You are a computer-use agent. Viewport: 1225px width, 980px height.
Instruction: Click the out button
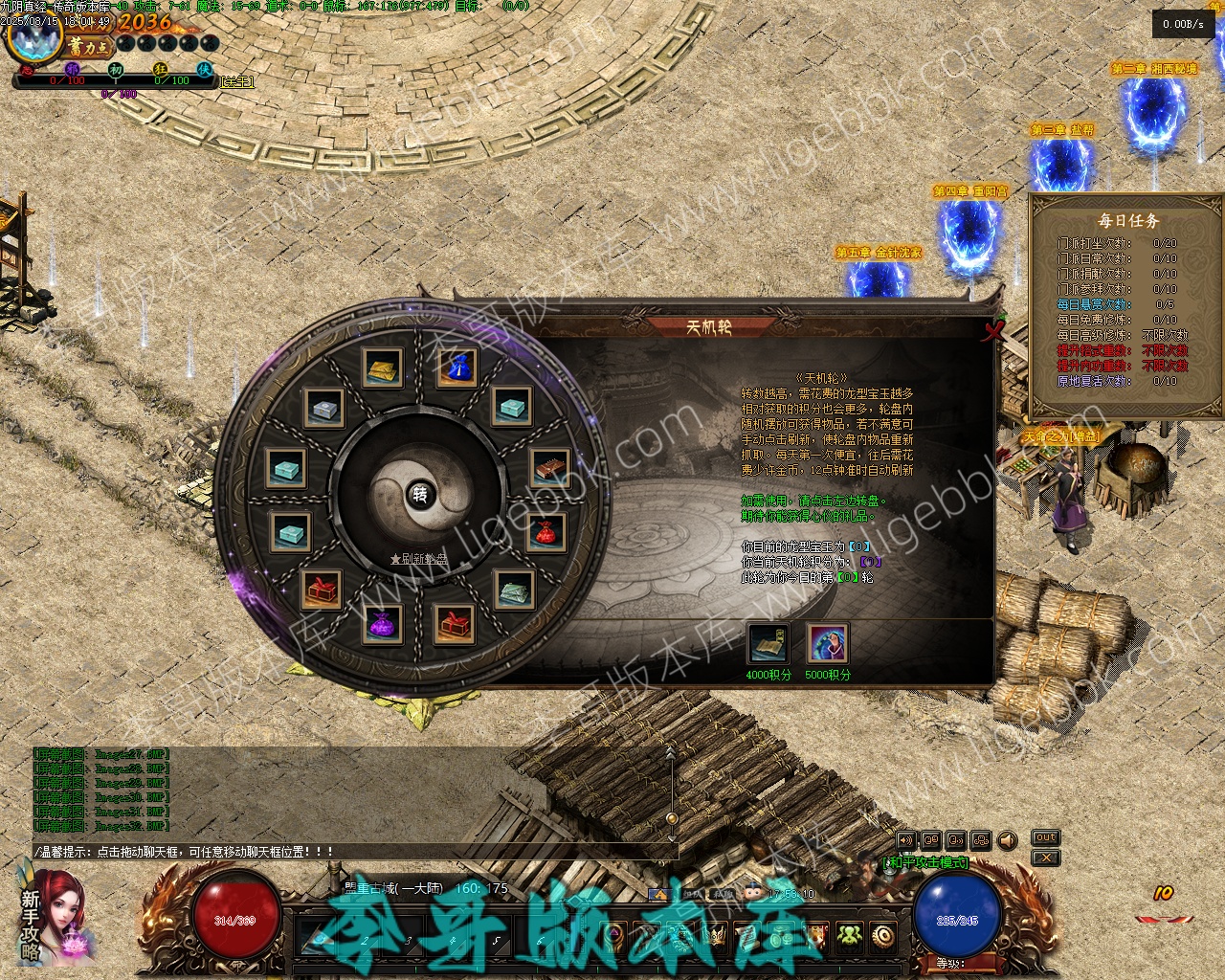pyautogui.click(x=1045, y=837)
